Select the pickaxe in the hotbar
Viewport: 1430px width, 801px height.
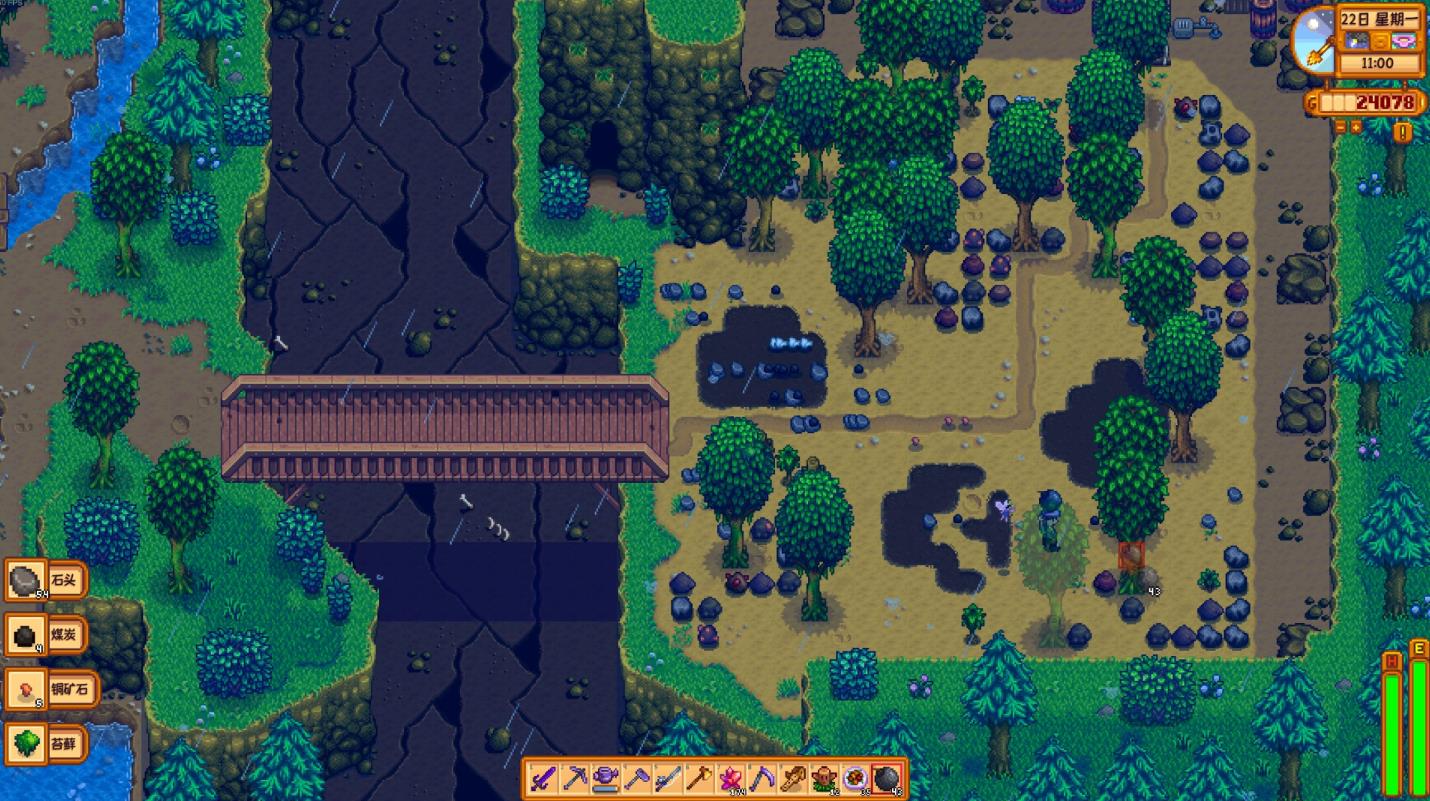point(575,778)
